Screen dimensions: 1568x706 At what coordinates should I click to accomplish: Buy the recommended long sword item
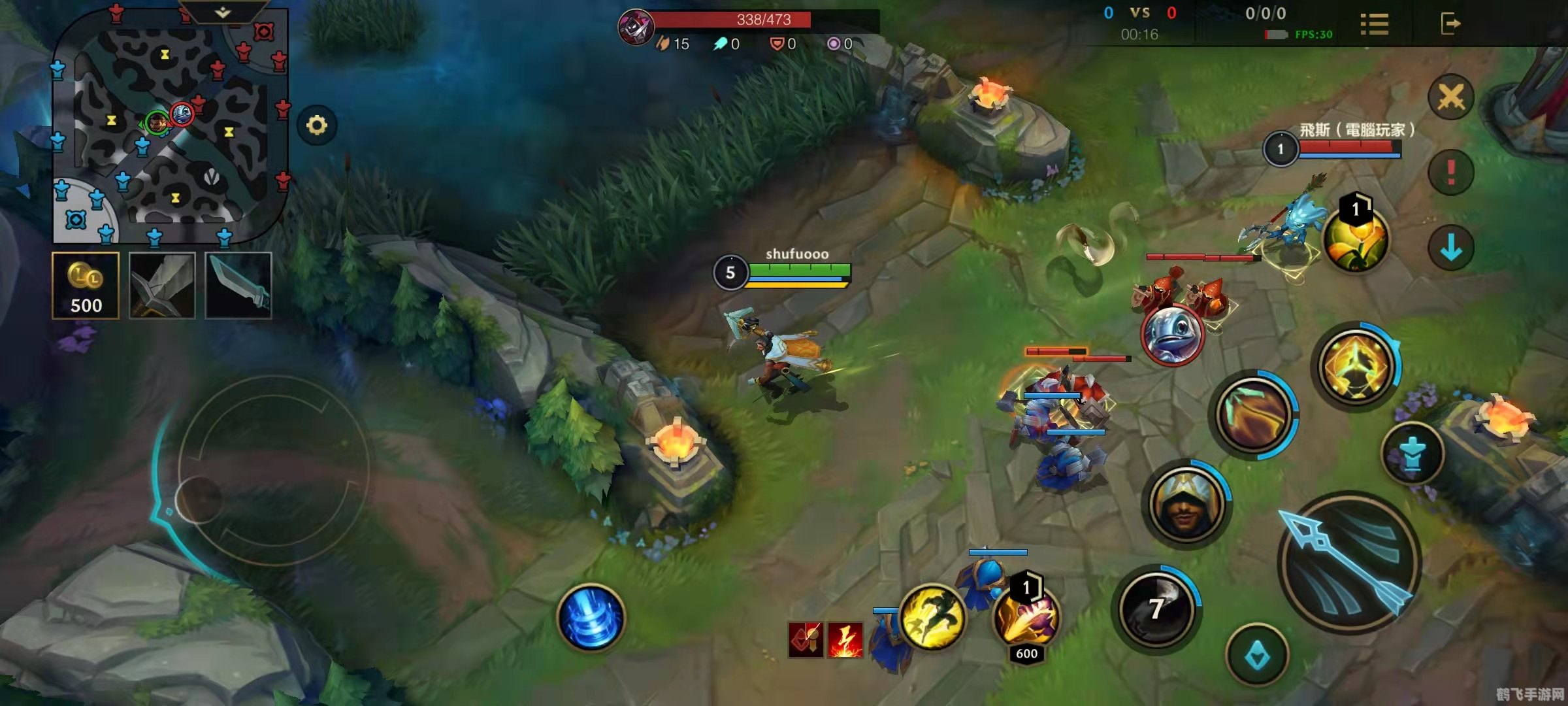click(162, 286)
